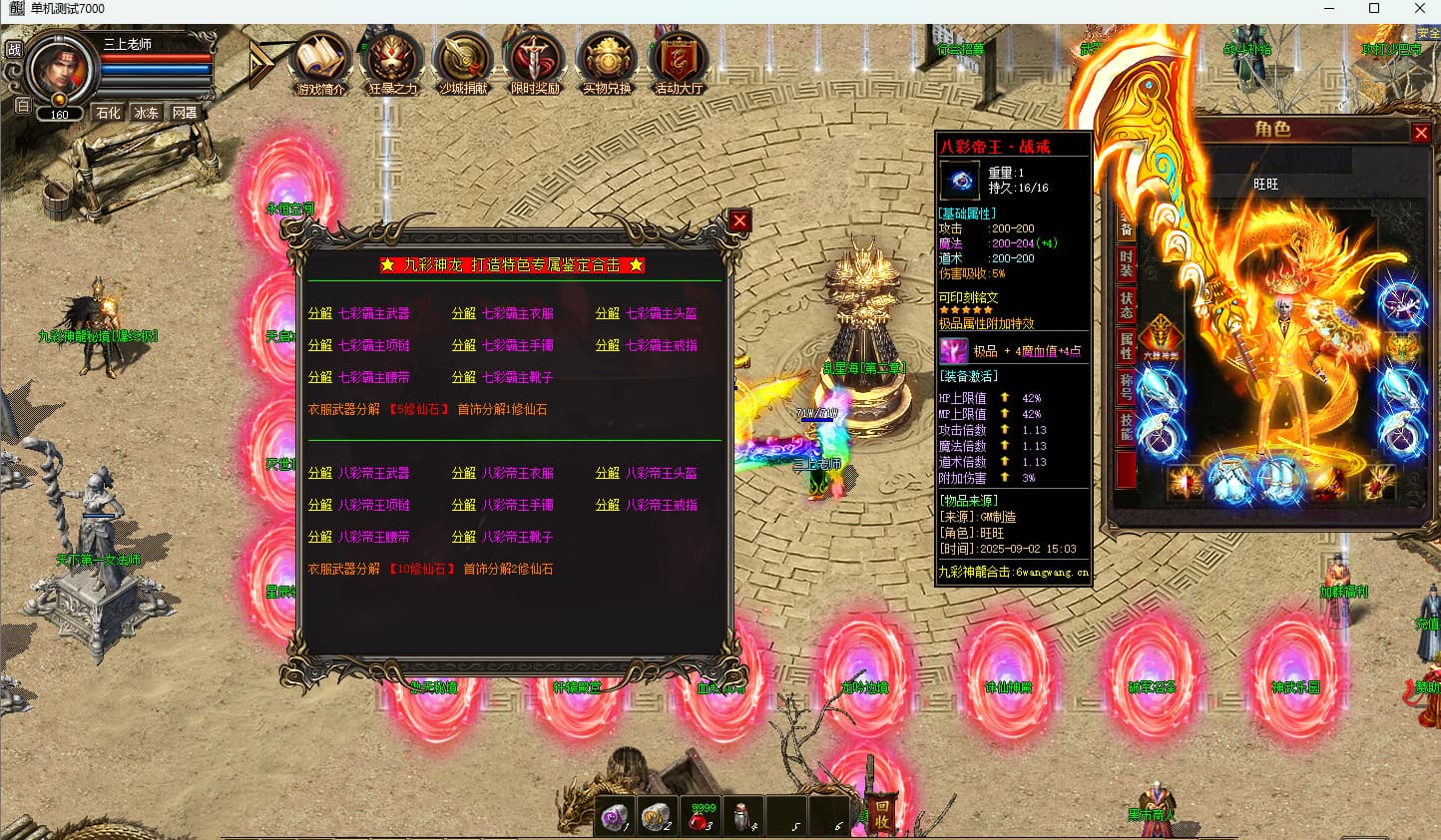1441x840 pixels.
Task: Choose 分解 next to 八彩帝王衣服
Action: point(463,473)
